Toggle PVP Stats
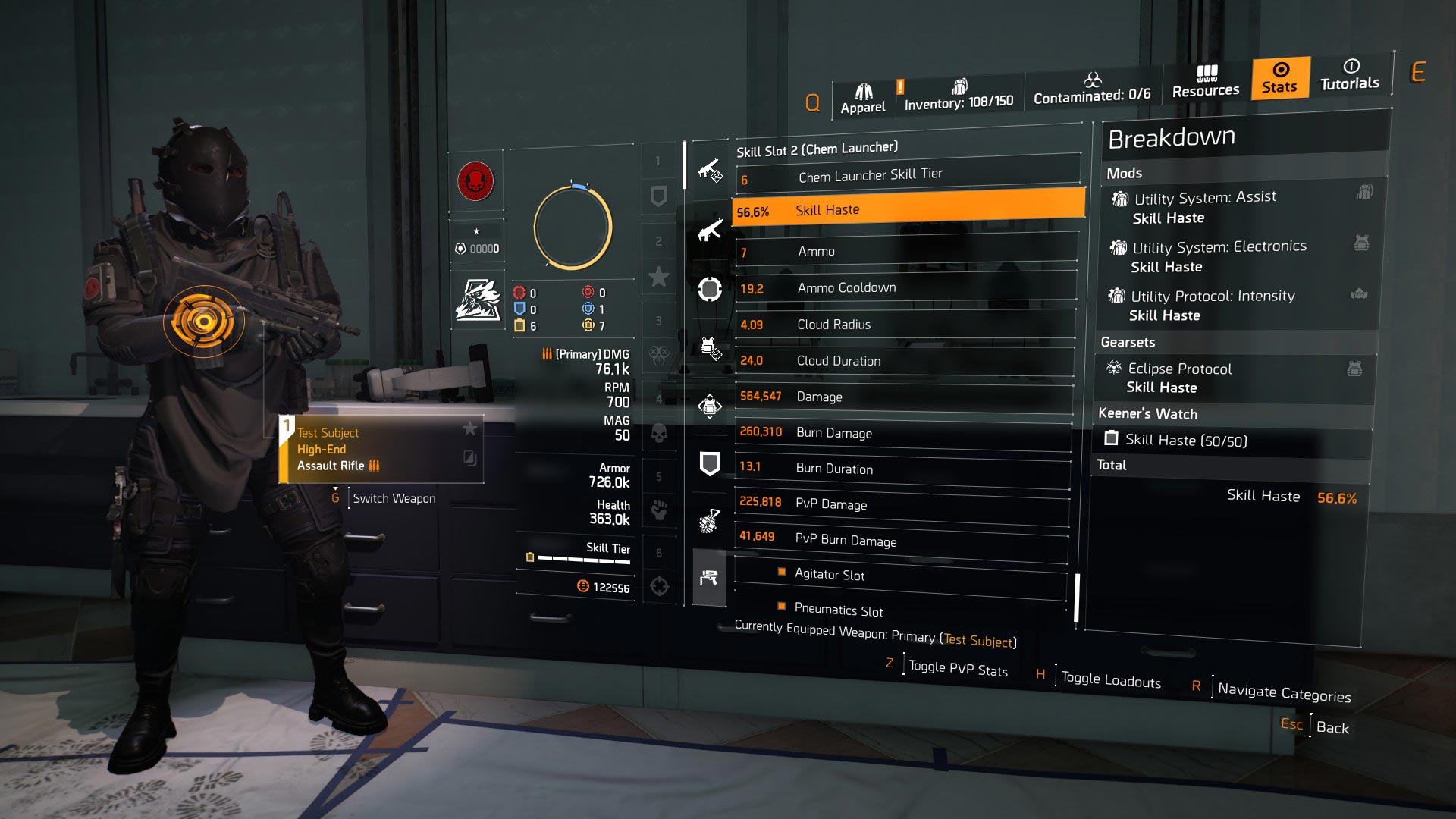 [958, 668]
